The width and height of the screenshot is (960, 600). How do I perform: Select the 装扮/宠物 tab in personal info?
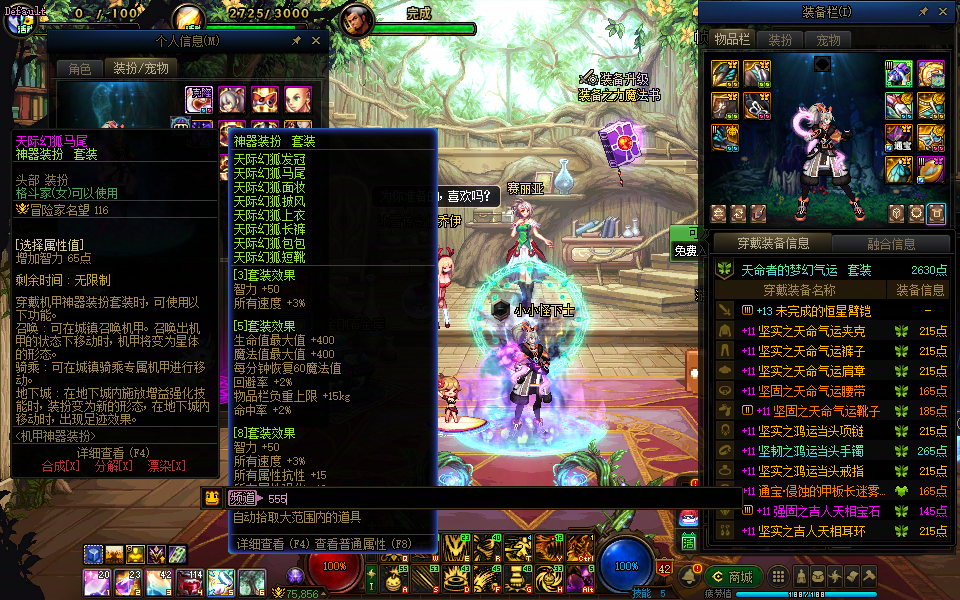[140, 68]
